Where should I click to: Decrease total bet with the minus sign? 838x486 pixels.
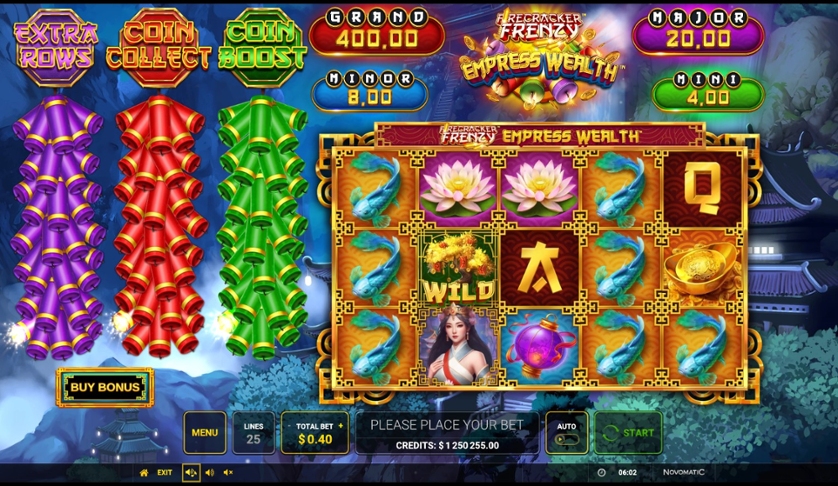pos(289,425)
